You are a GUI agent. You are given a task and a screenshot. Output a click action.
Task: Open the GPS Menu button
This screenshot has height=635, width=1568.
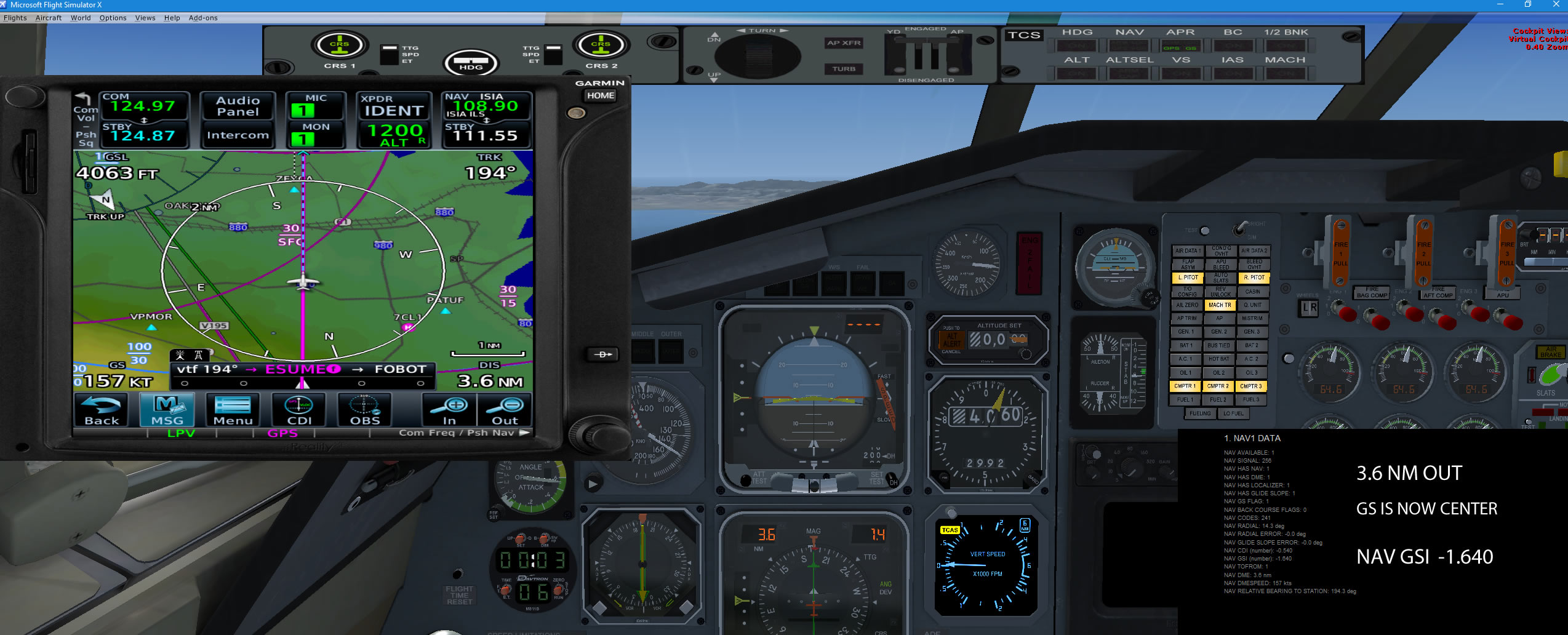[x=233, y=410]
